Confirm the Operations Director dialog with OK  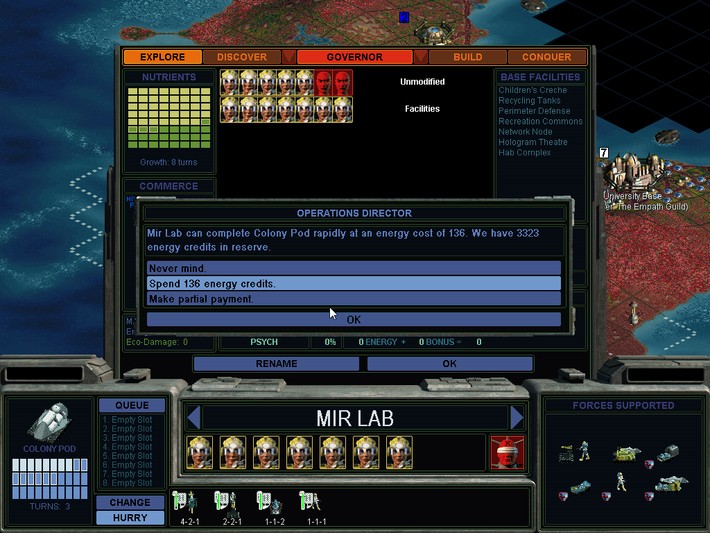pos(354,320)
